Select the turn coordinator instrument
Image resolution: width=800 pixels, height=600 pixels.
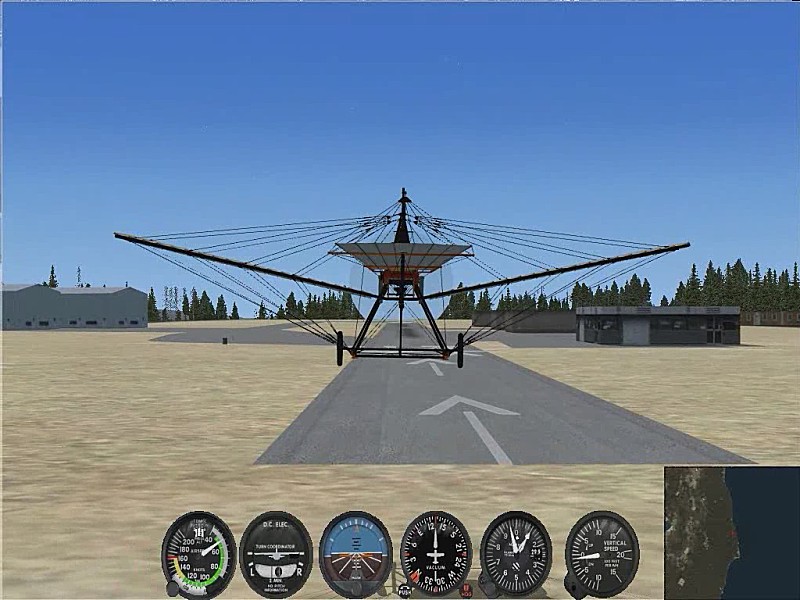click(276, 554)
